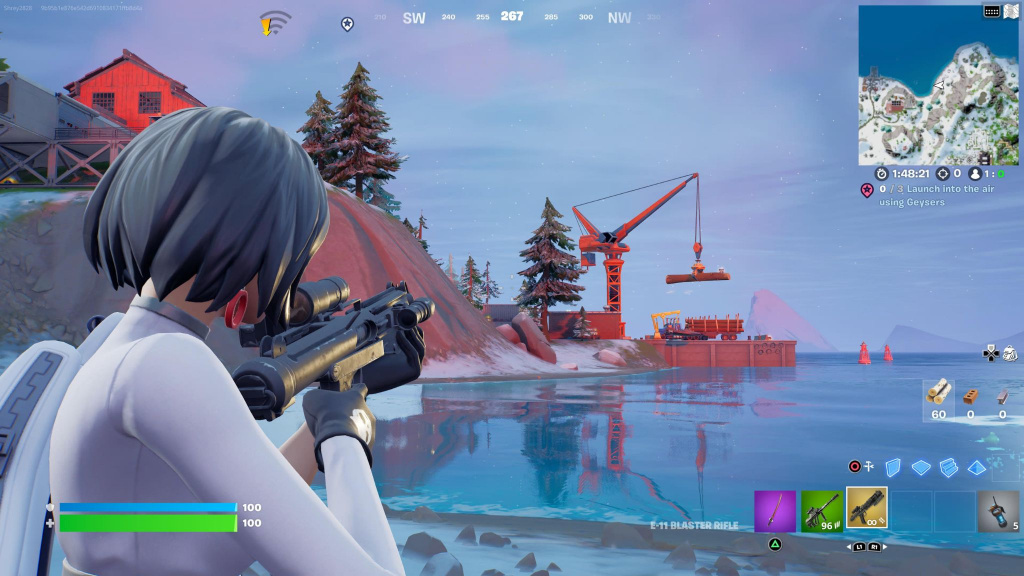The image size is (1024, 576).
Task: Choose the pyramid roof building piece
Action: [977, 467]
